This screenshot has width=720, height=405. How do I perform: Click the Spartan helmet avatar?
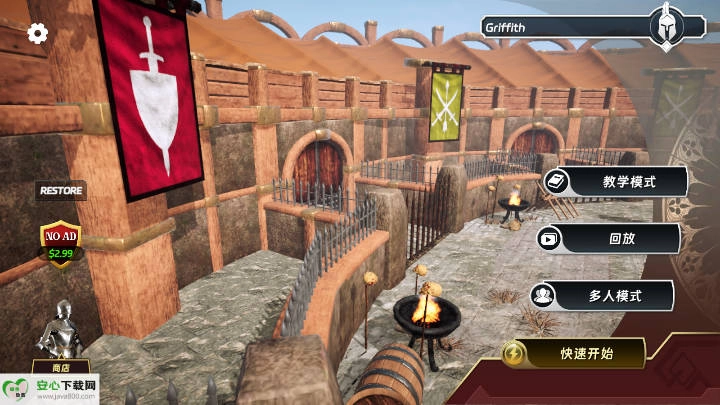click(665, 27)
